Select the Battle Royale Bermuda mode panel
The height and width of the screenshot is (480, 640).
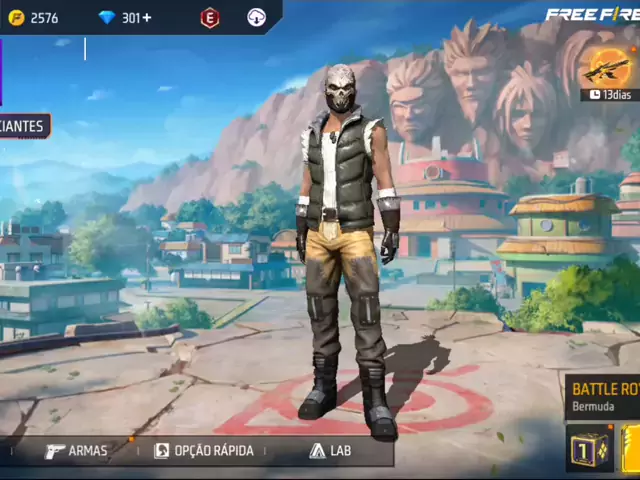603,397
